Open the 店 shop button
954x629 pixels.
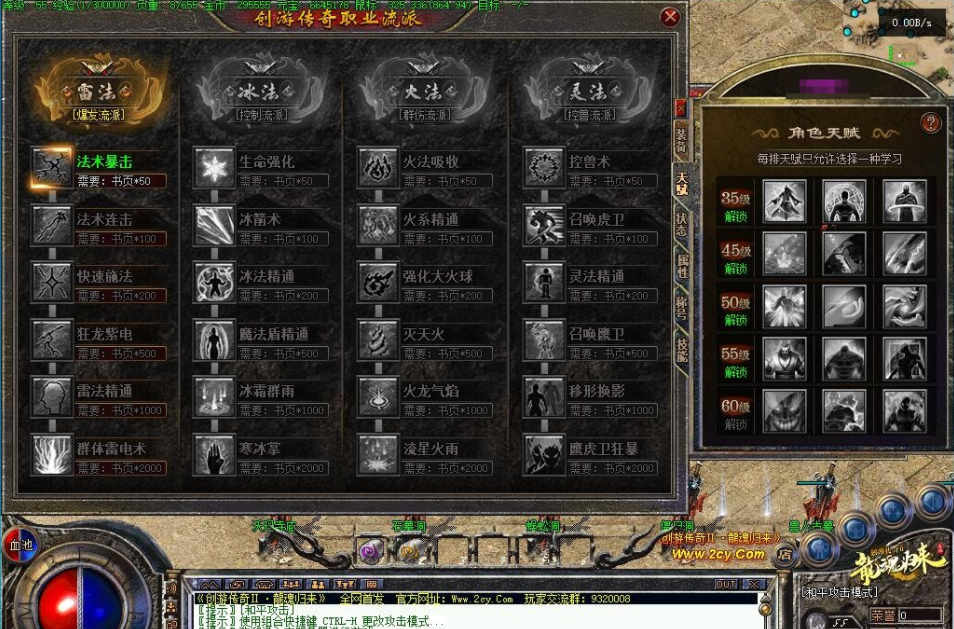786,551
